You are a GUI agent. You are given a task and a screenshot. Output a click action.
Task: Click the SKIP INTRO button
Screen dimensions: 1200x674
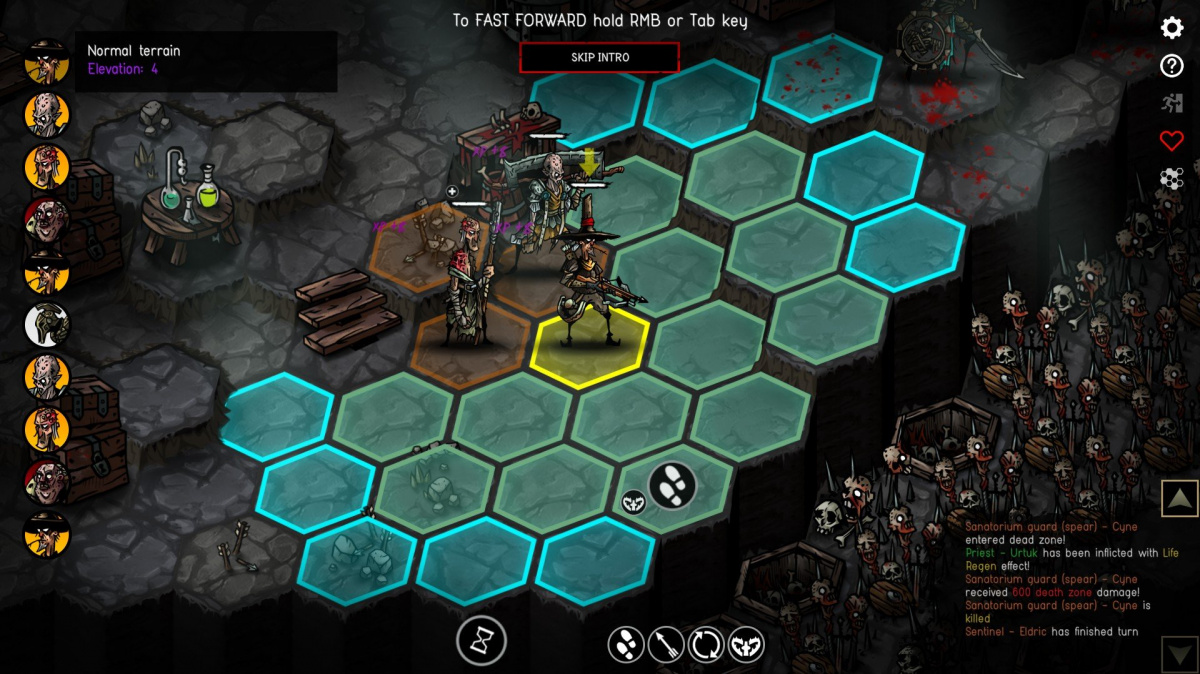(599, 57)
